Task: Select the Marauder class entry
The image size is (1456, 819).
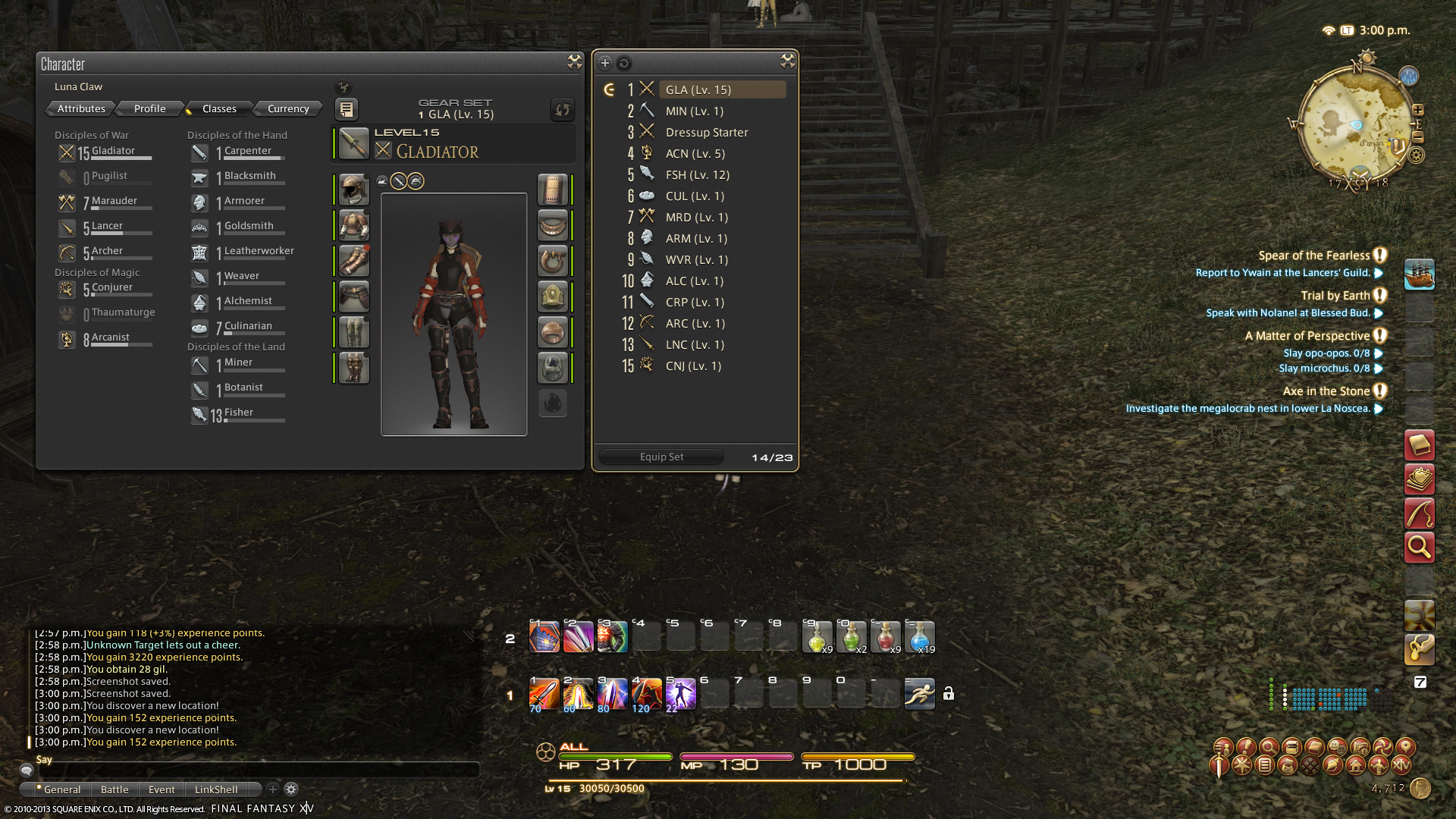Action: (114, 201)
